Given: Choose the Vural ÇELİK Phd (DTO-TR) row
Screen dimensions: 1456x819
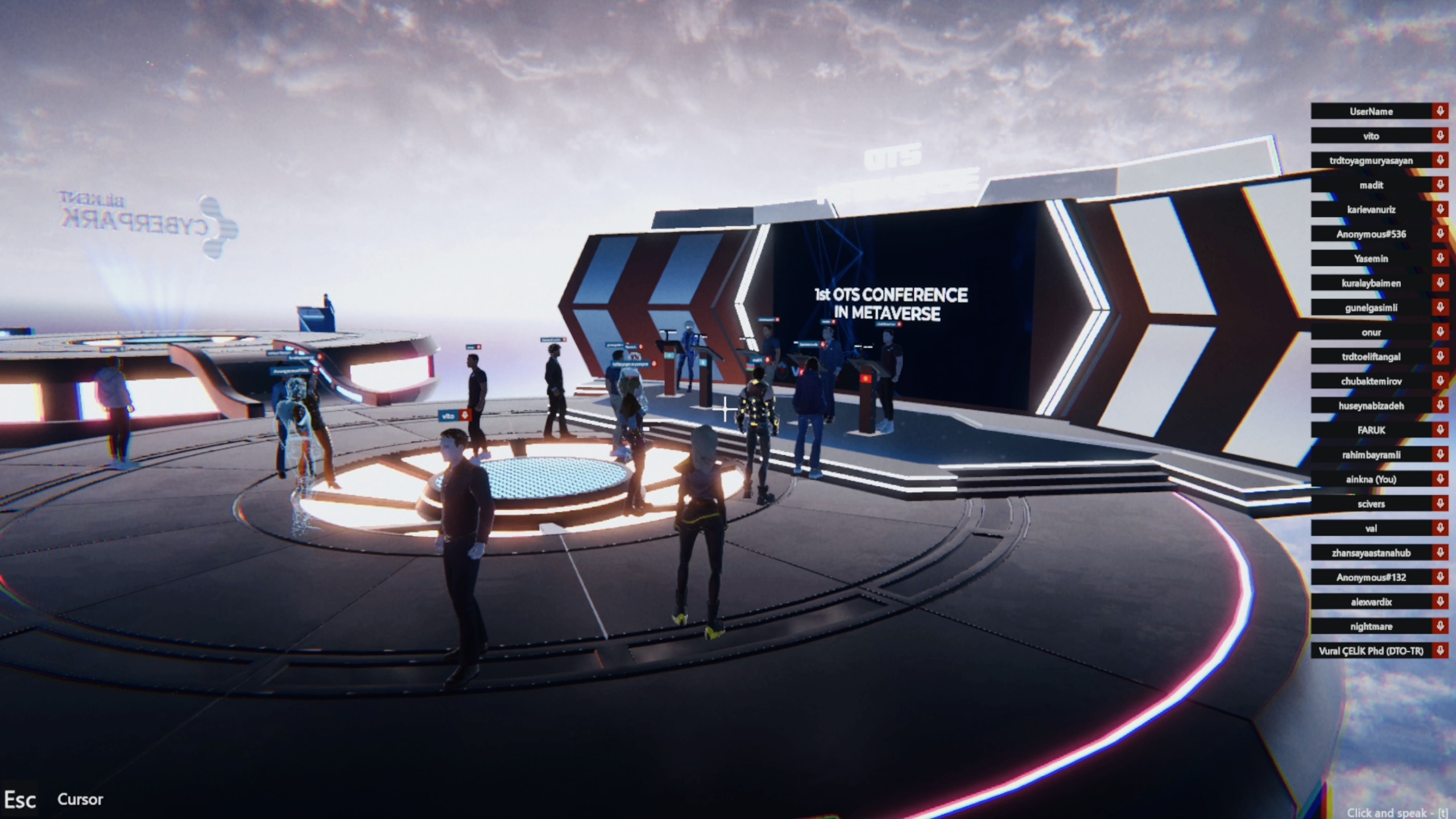Looking at the screenshot, I should (1371, 651).
